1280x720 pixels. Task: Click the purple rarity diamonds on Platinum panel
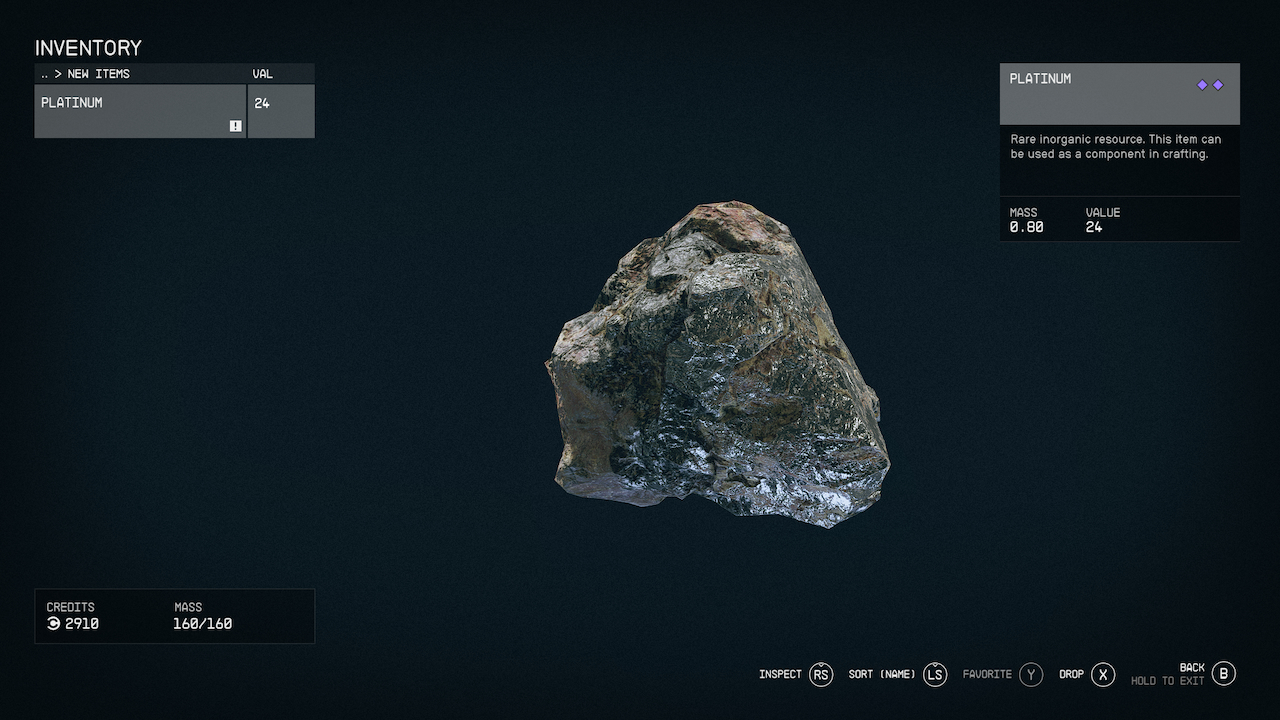(1210, 85)
